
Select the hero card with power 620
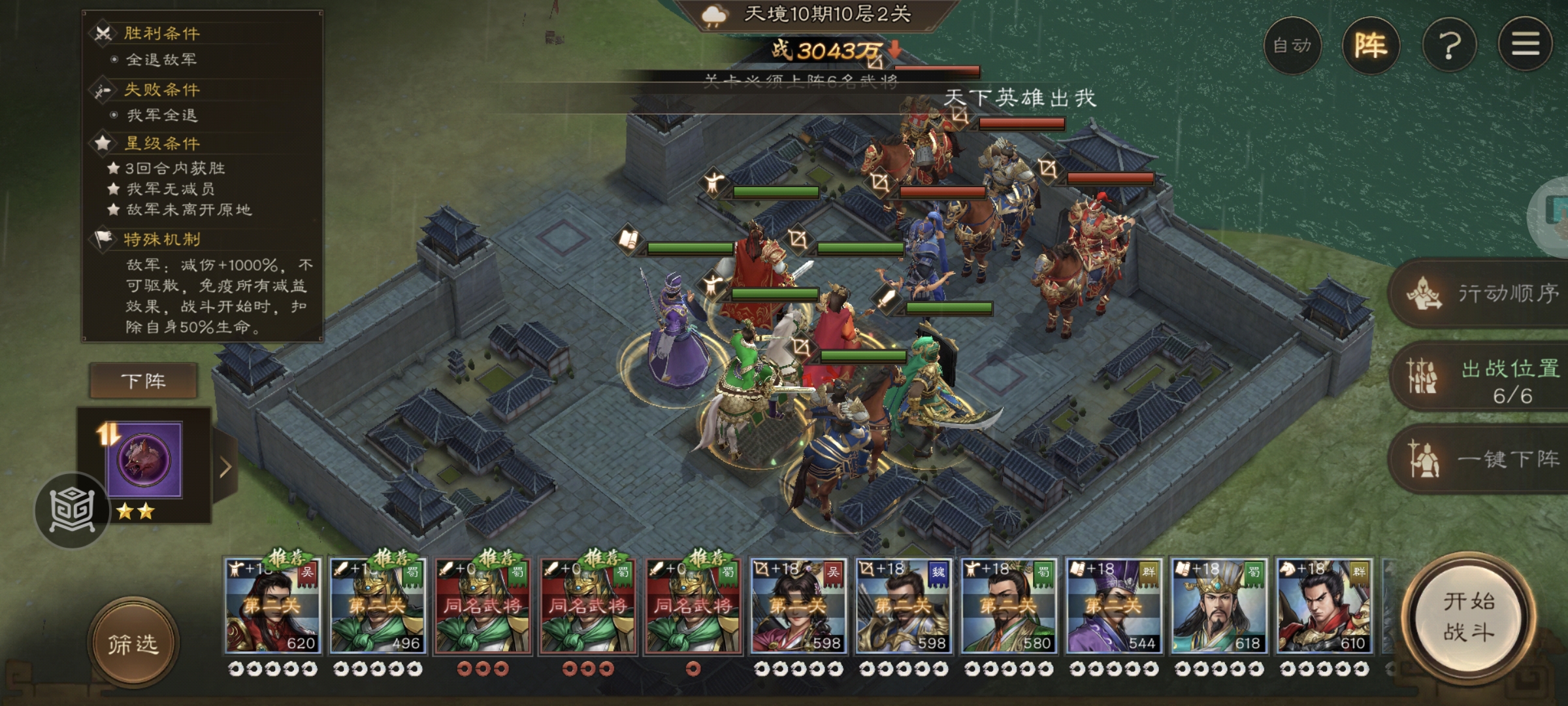[x=272, y=607]
